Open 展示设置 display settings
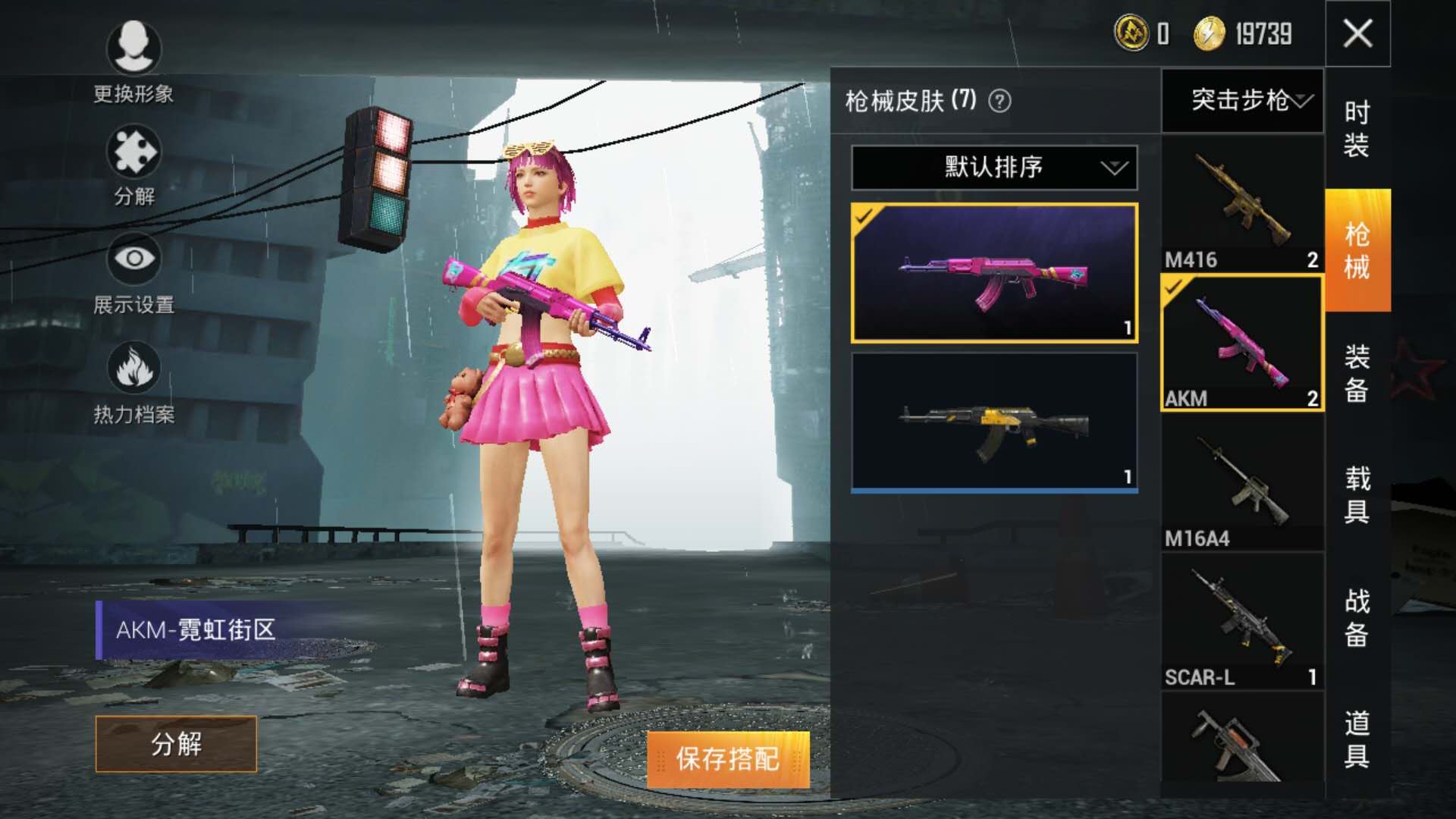This screenshot has height=819, width=1456. pyautogui.click(x=133, y=259)
